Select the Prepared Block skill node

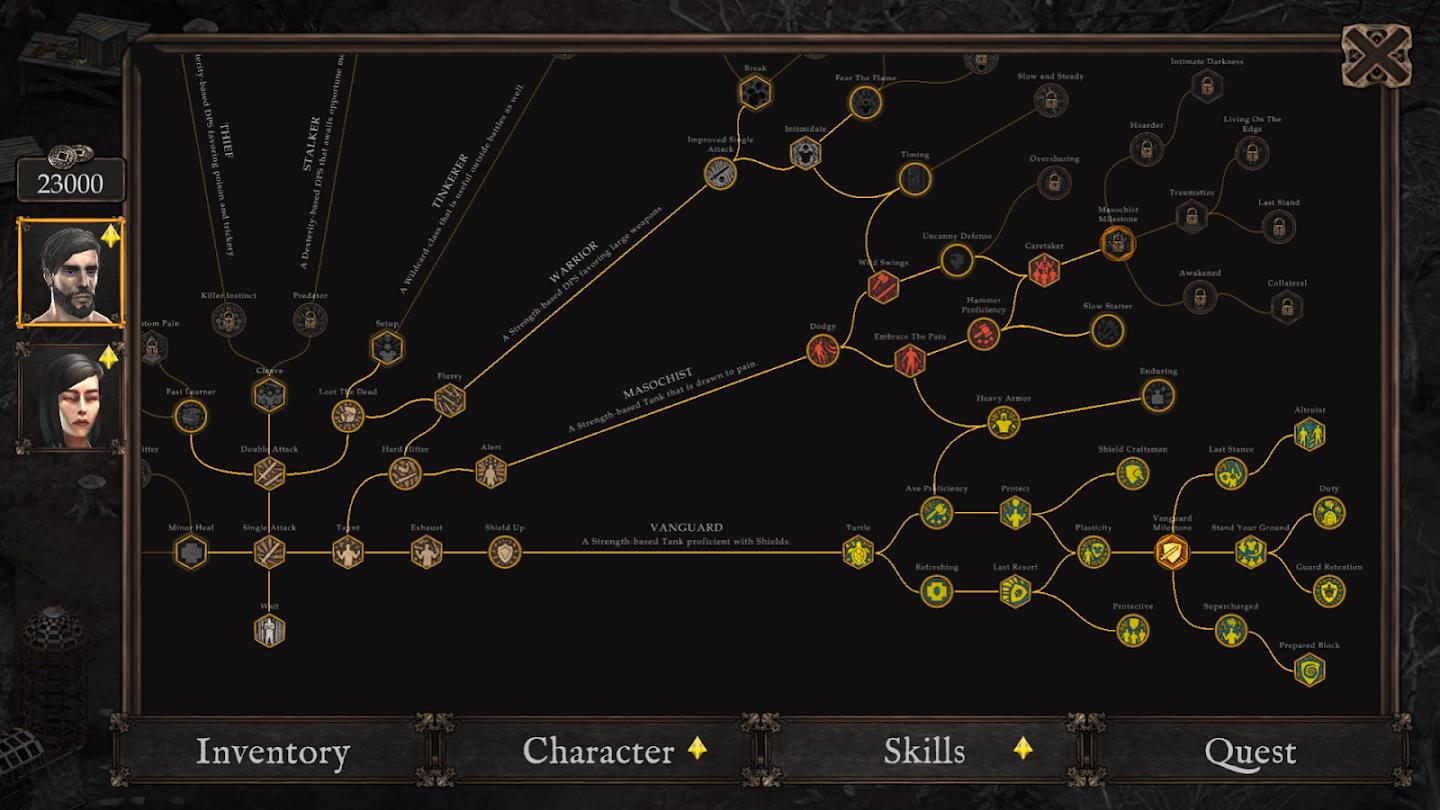point(1309,670)
